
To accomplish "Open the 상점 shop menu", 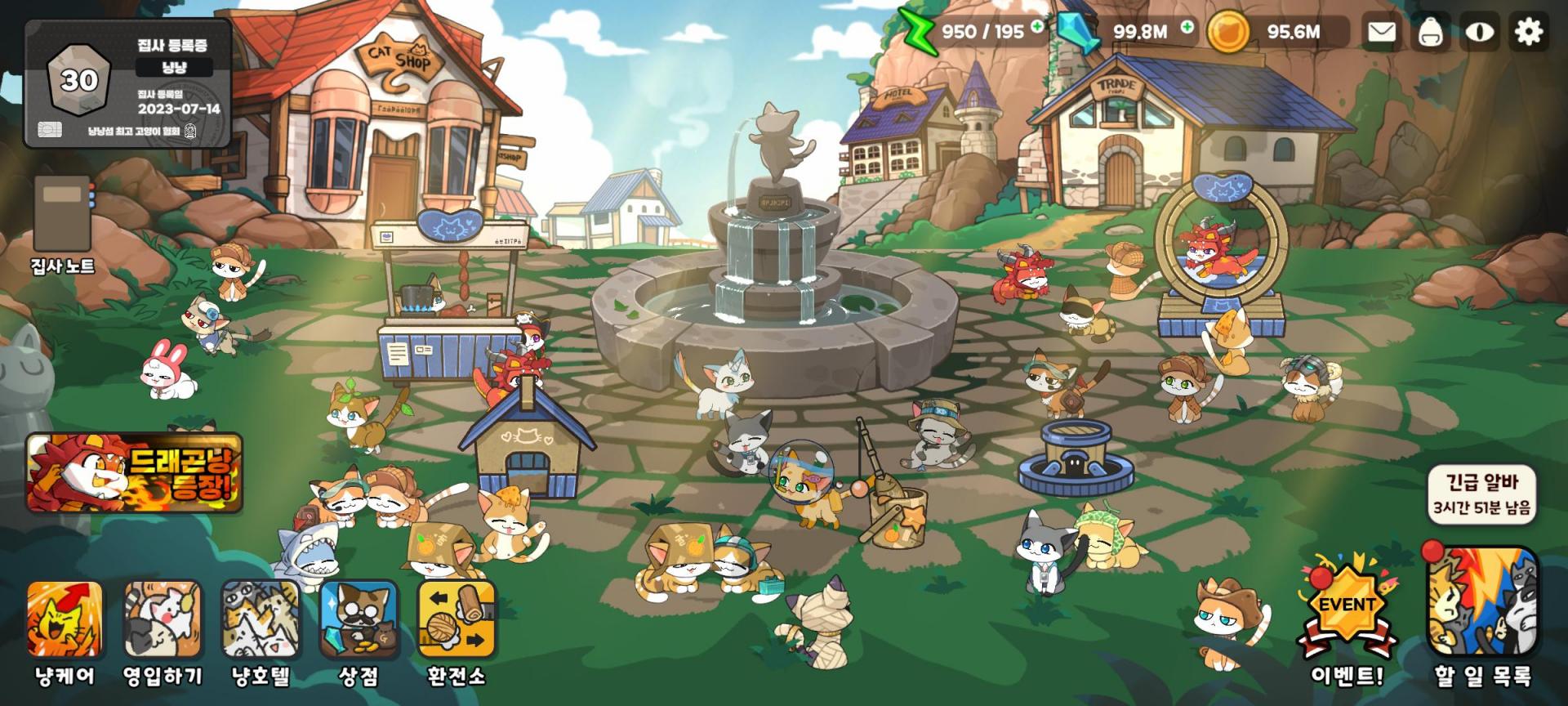I will (x=359, y=631).
